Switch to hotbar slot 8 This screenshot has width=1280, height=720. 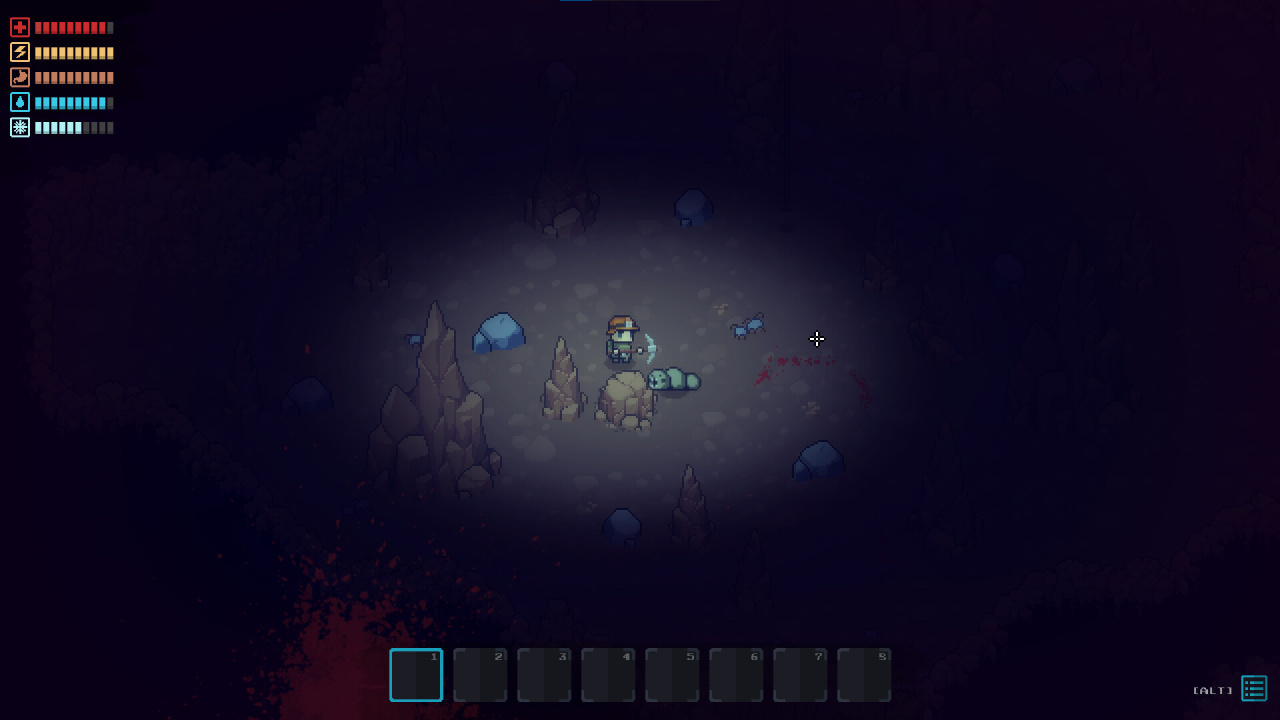(864, 675)
